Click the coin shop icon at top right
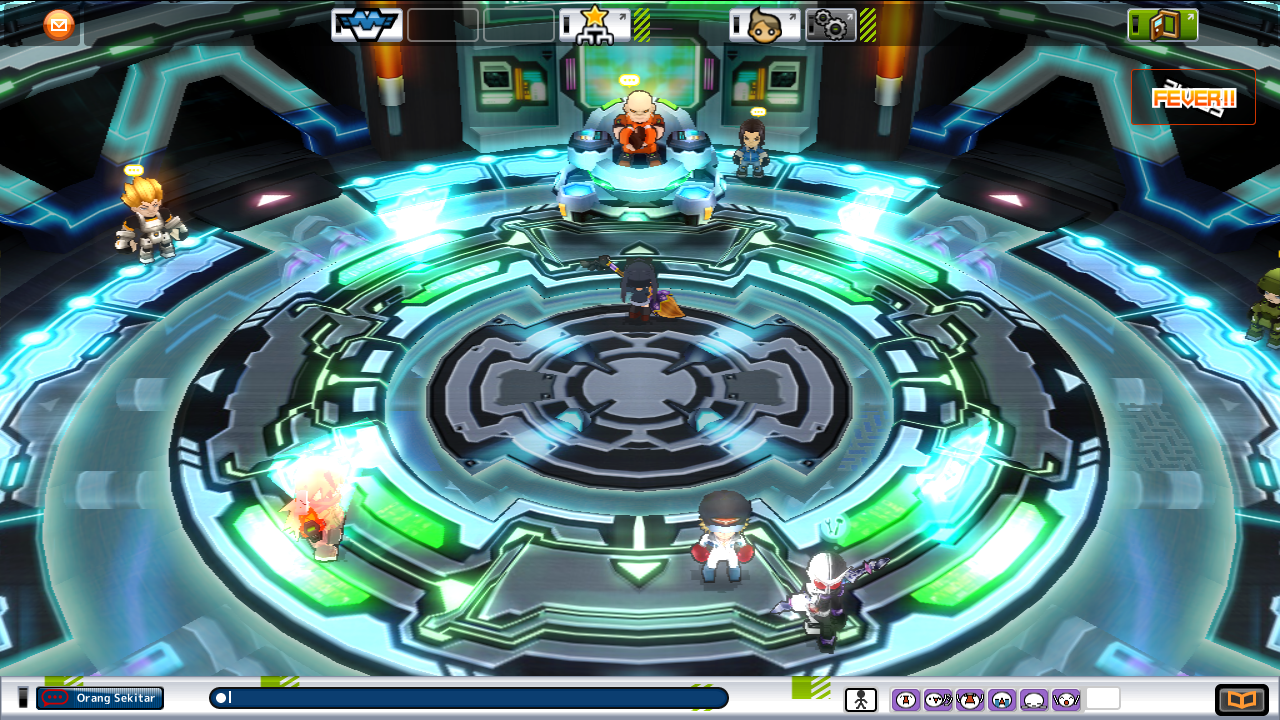Viewport: 1280px width, 720px height. click(1165, 22)
